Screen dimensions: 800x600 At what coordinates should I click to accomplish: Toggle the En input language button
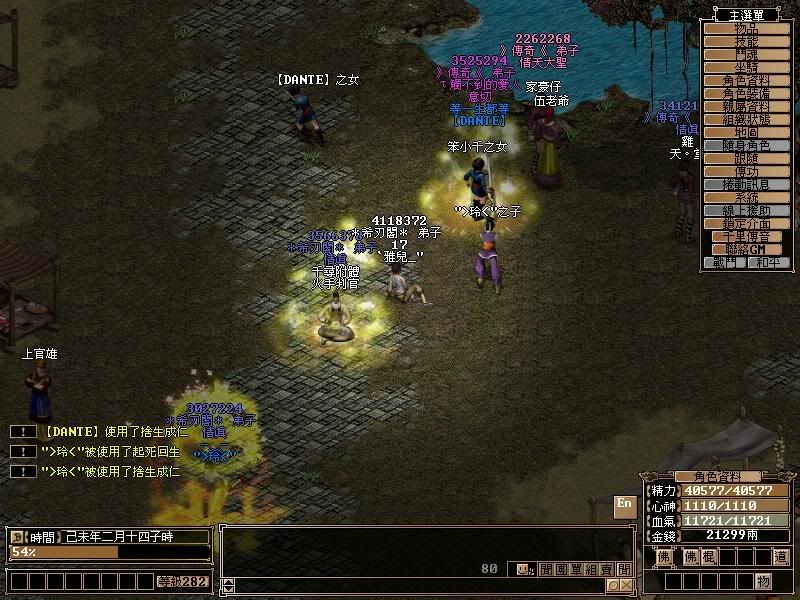624,503
